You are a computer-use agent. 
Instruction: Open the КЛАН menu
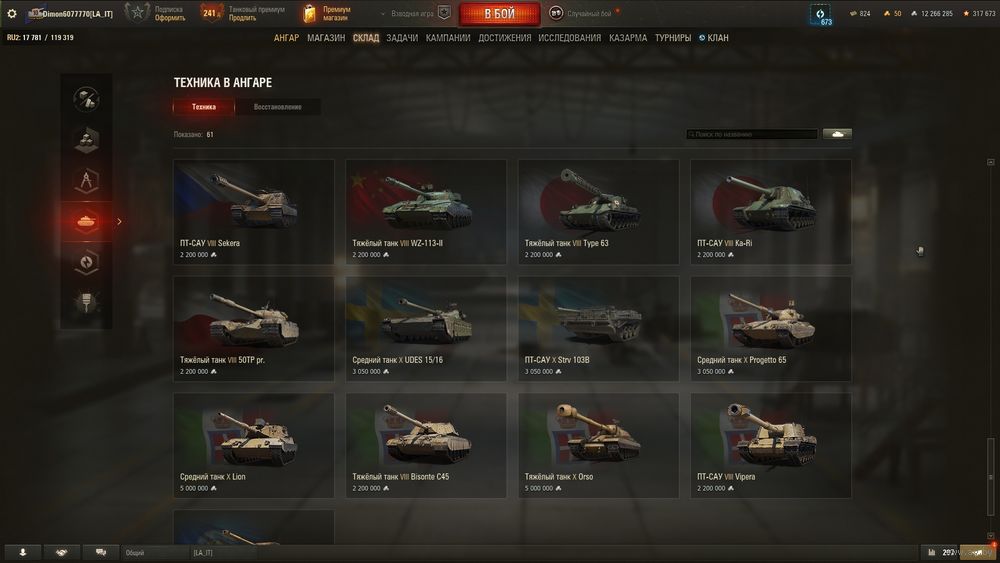(714, 38)
